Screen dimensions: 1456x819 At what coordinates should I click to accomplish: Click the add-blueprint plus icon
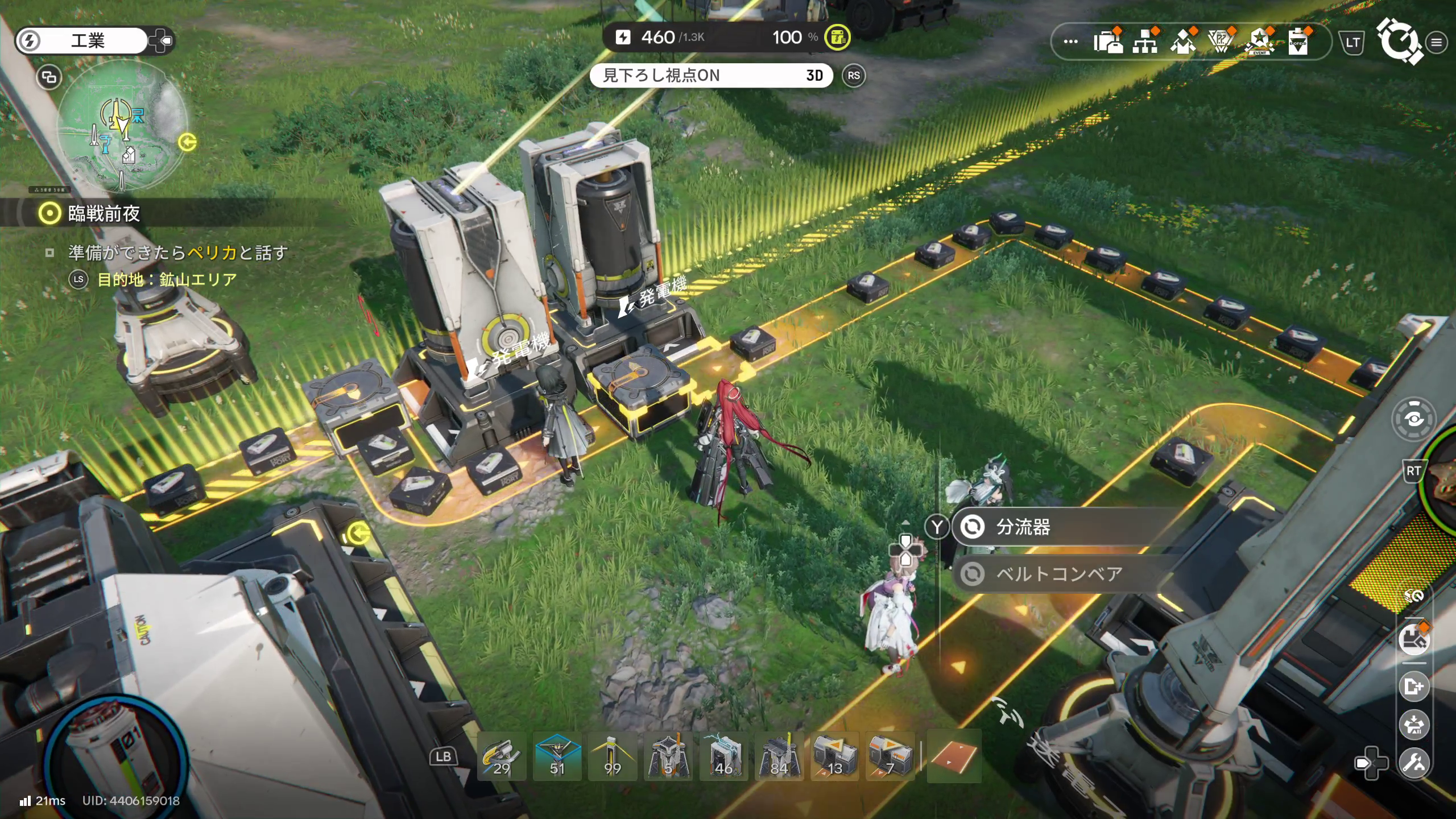(1414, 686)
